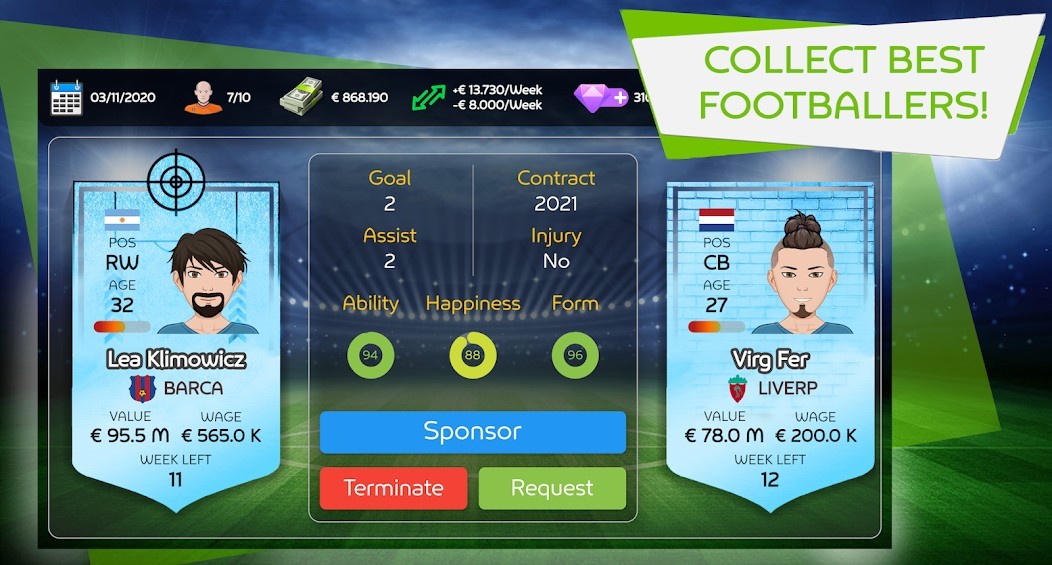Terminate the player's contract

click(x=393, y=488)
